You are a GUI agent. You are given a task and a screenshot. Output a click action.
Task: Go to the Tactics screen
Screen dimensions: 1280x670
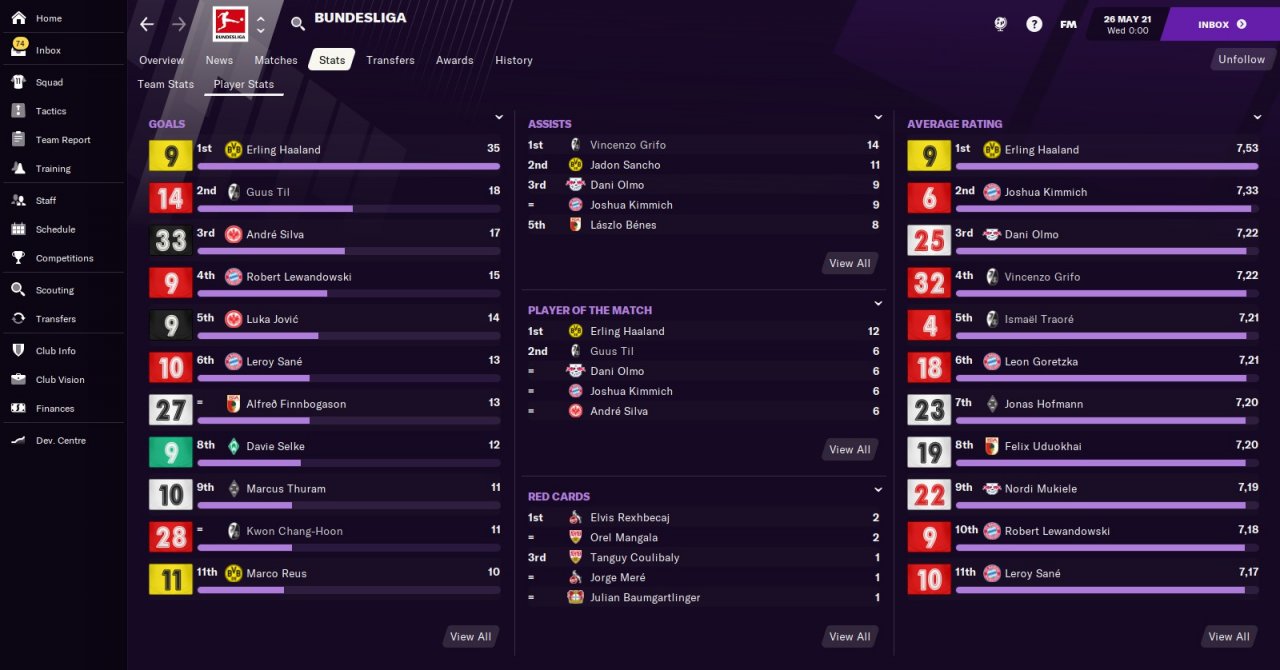tap(50, 111)
